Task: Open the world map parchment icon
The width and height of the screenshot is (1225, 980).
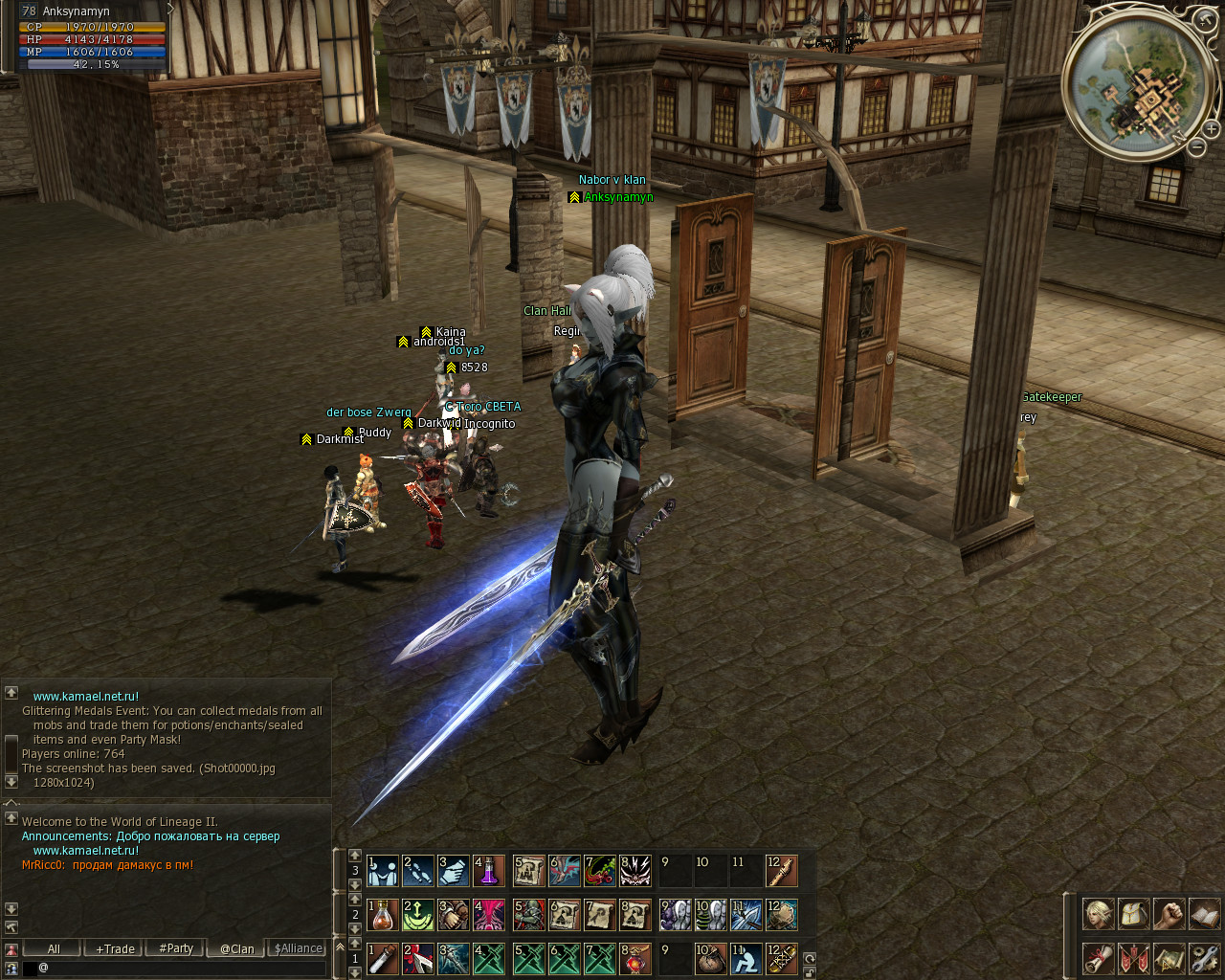Action: pos(1169,958)
